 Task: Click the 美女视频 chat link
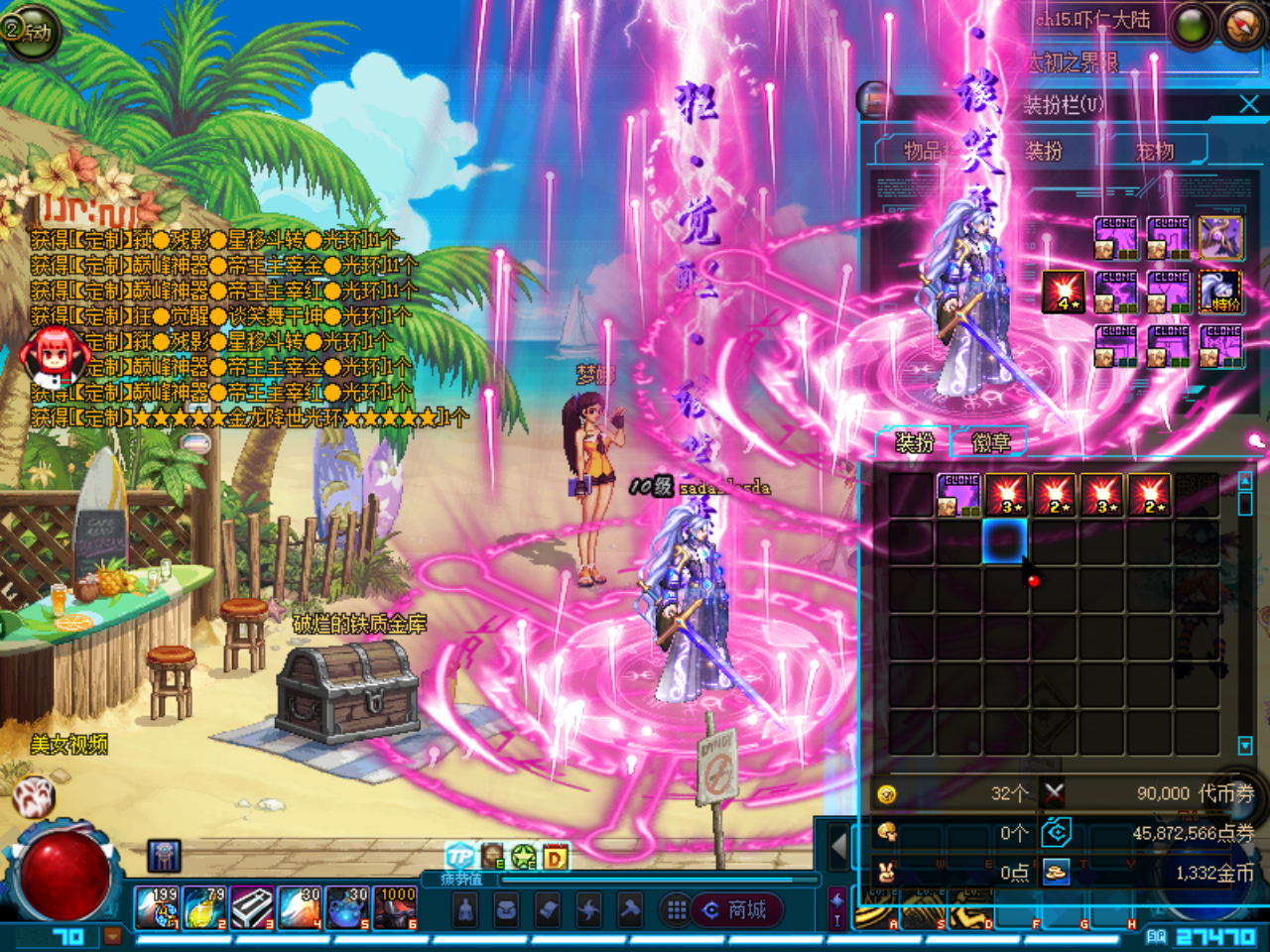[x=69, y=742]
